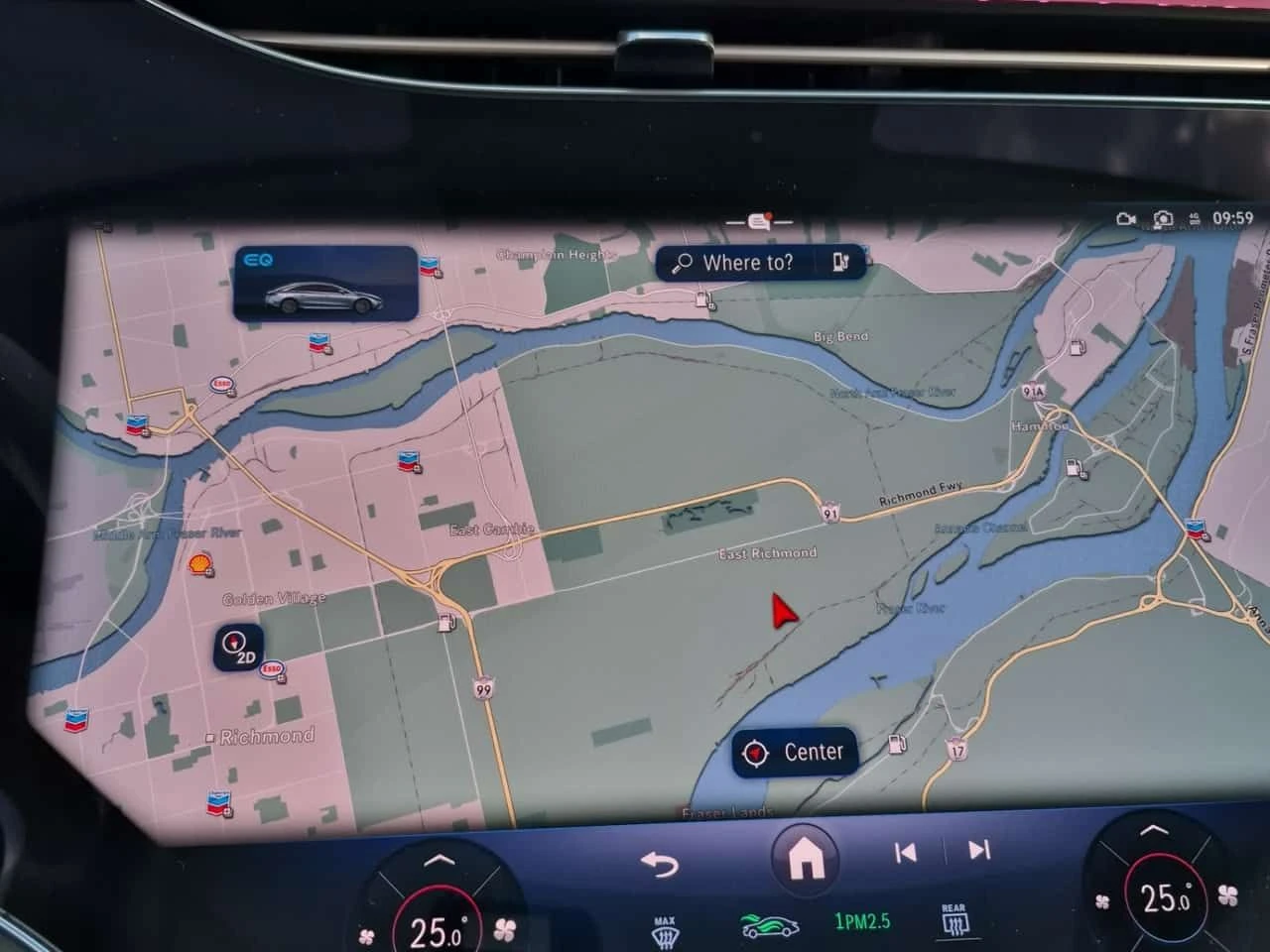Expand the driver fan speed chevron
1270x952 pixels.
click(x=440, y=857)
